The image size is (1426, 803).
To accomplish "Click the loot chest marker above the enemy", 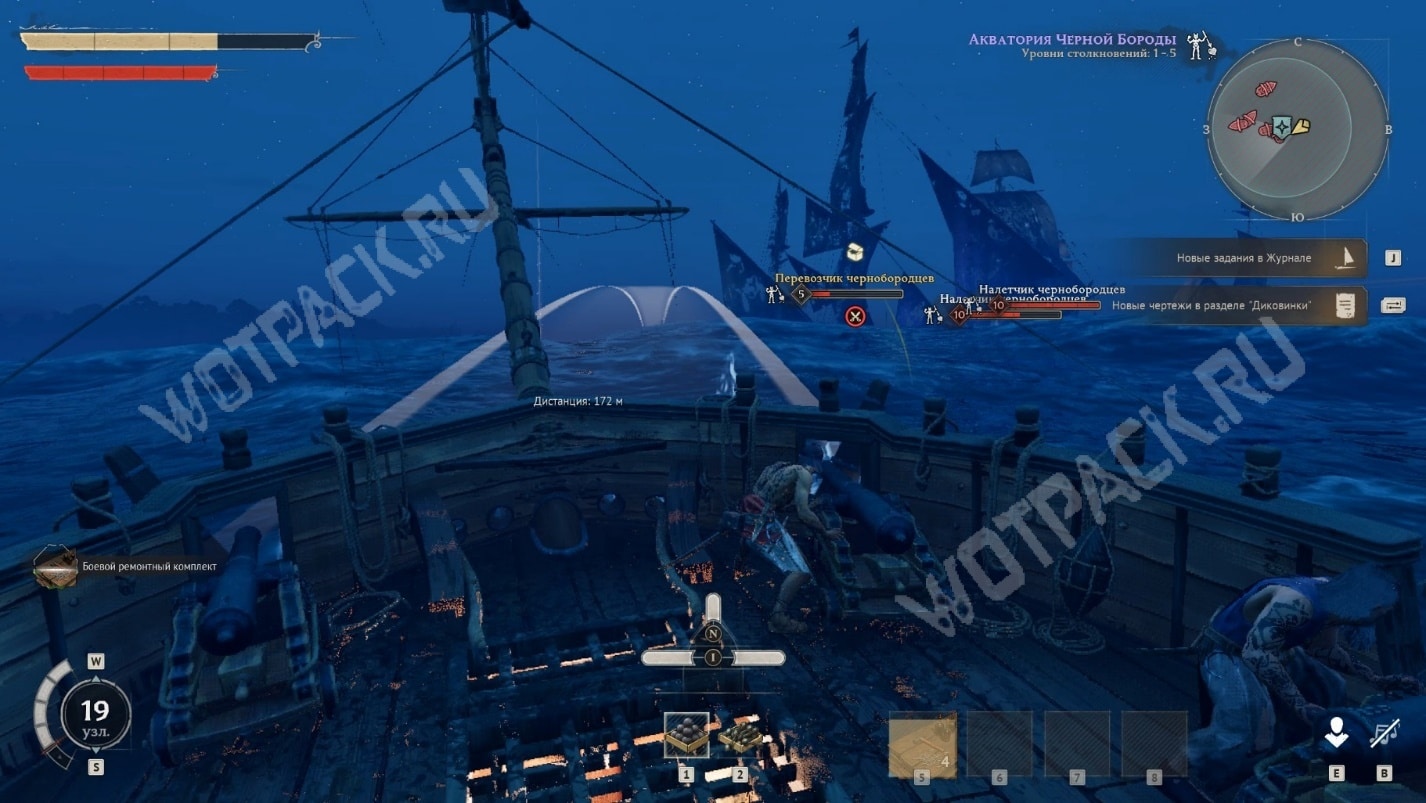I will pyautogui.click(x=855, y=251).
